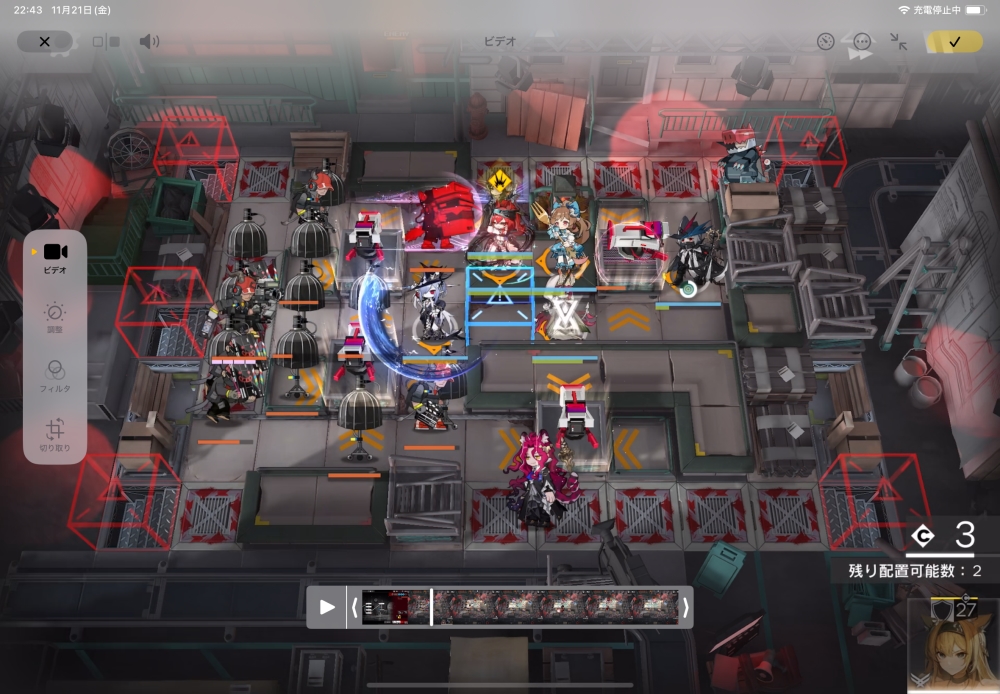Play the video from the timeline bar
1000x694 pixels.
tap(327, 607)
